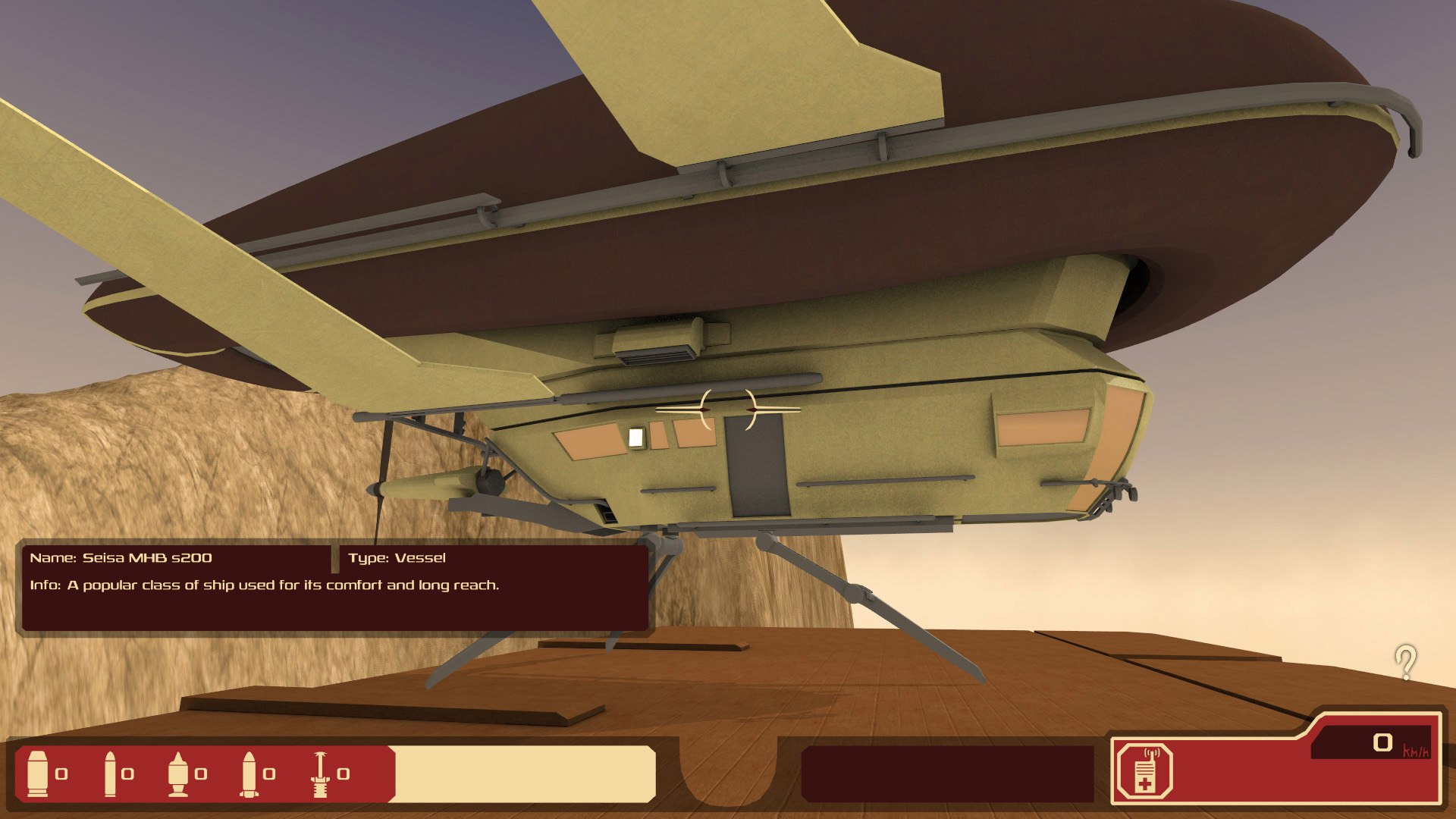This screenshot has width=1456, height=819.
Task: Choose the slim rifle bullet ammo icon
Action: coord(110,773)
